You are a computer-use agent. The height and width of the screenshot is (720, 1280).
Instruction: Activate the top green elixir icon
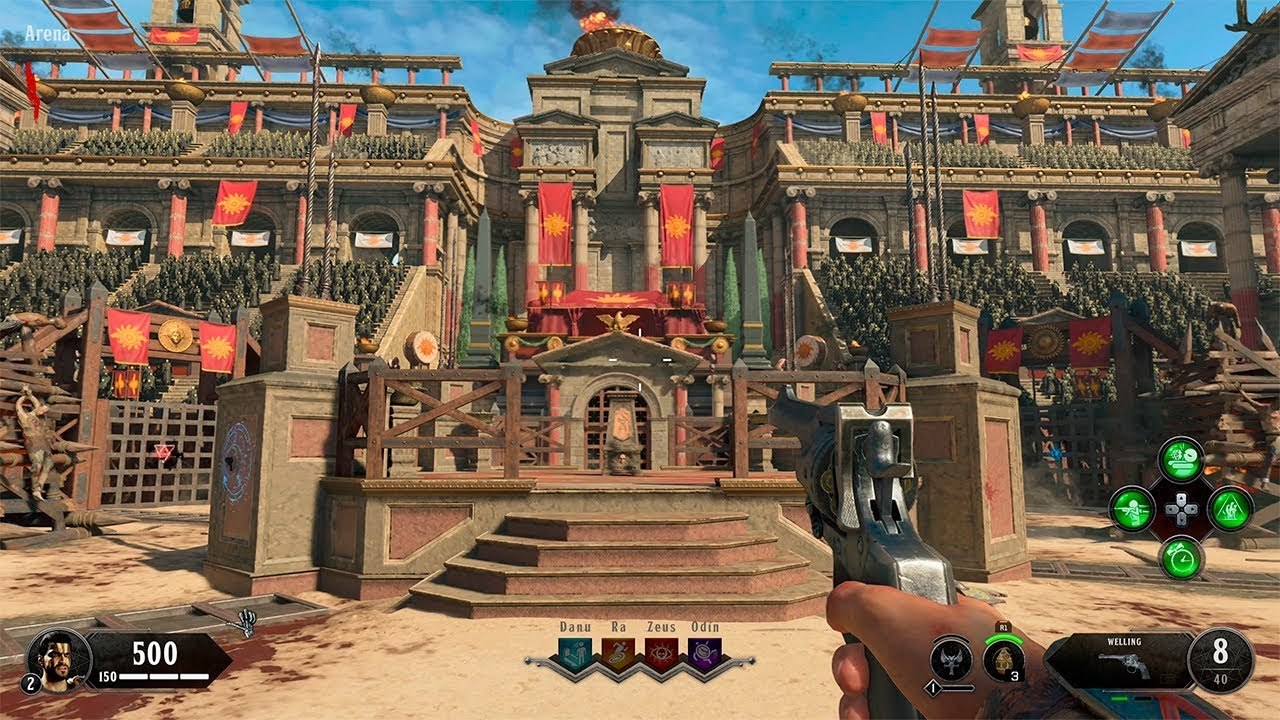click(1181, 459)
